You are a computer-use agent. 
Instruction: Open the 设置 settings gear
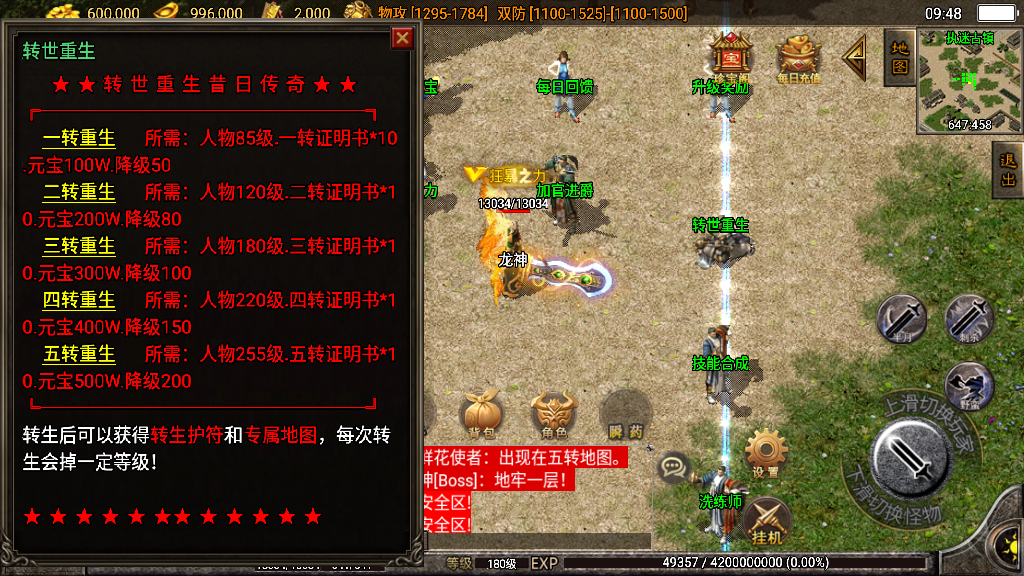(x=767, y=453)
